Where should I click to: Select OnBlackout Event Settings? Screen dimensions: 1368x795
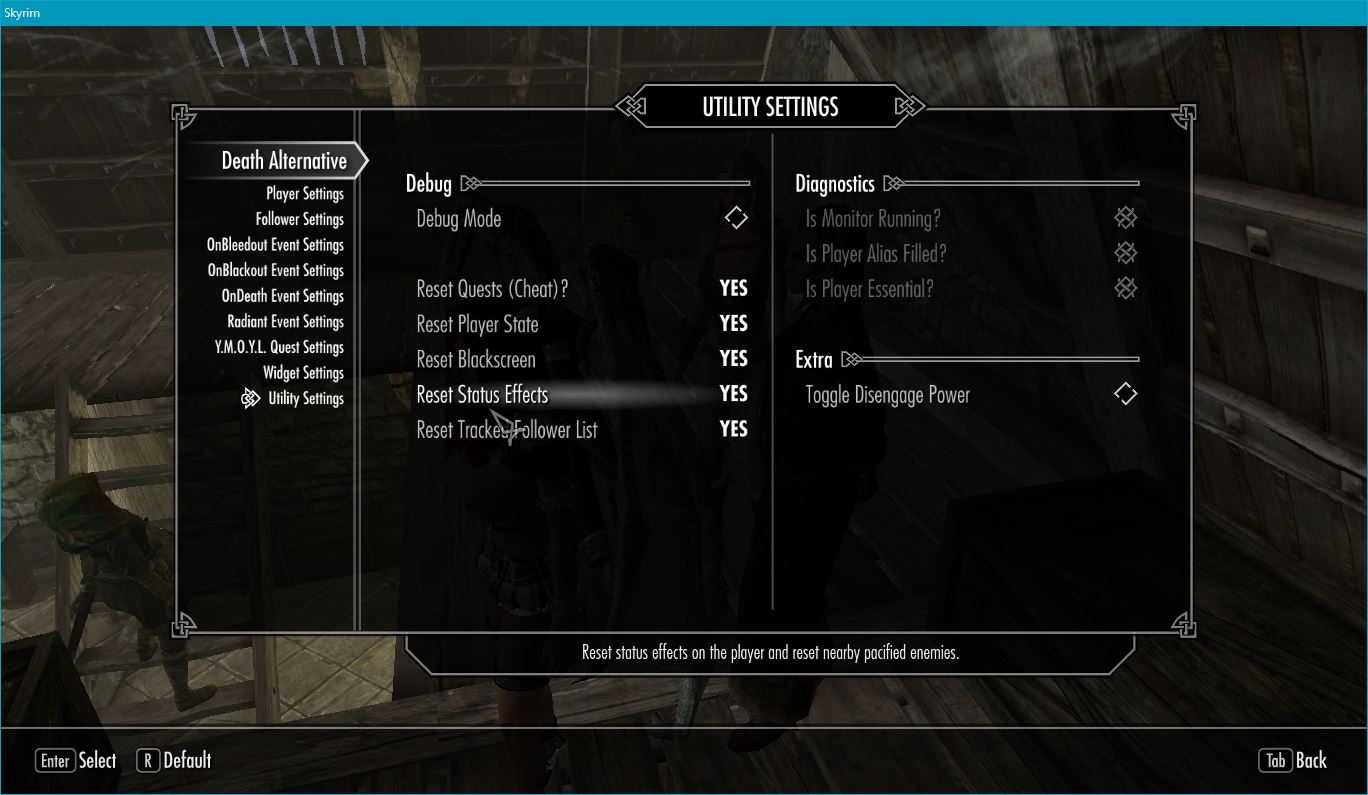275,271
